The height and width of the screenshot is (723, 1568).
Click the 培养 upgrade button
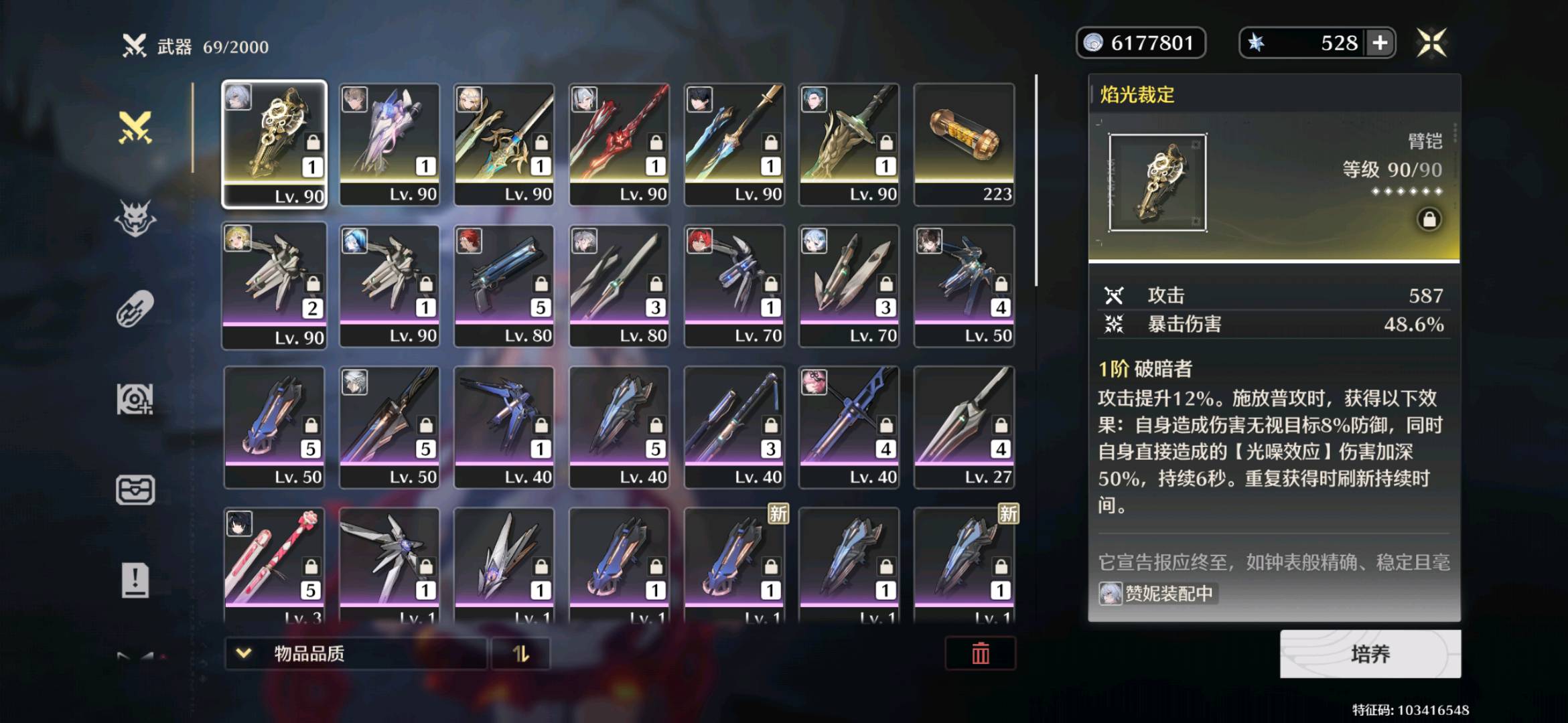1370,653
